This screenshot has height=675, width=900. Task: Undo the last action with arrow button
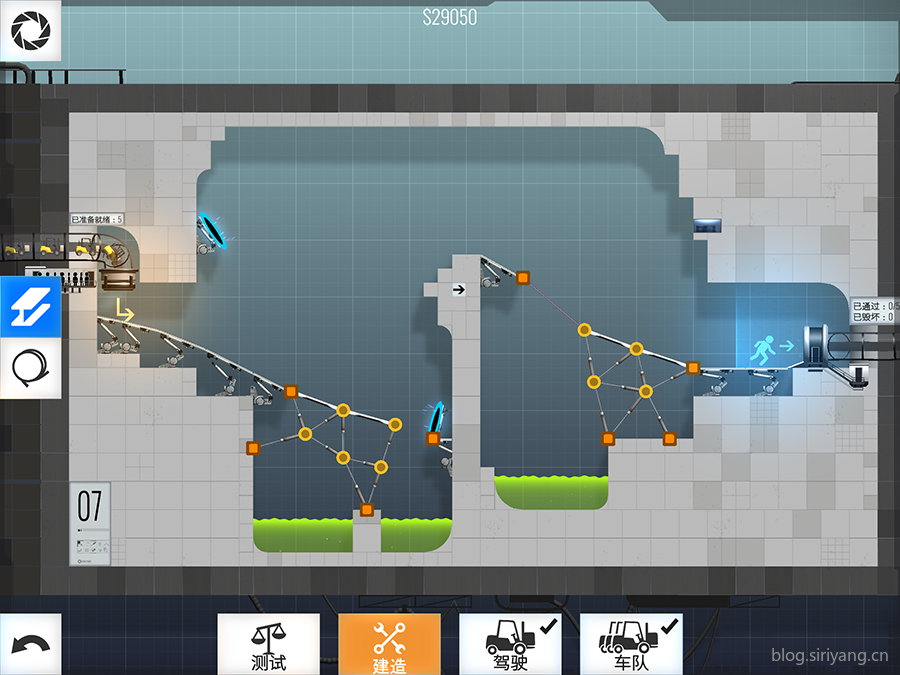[x=30, y=644]
